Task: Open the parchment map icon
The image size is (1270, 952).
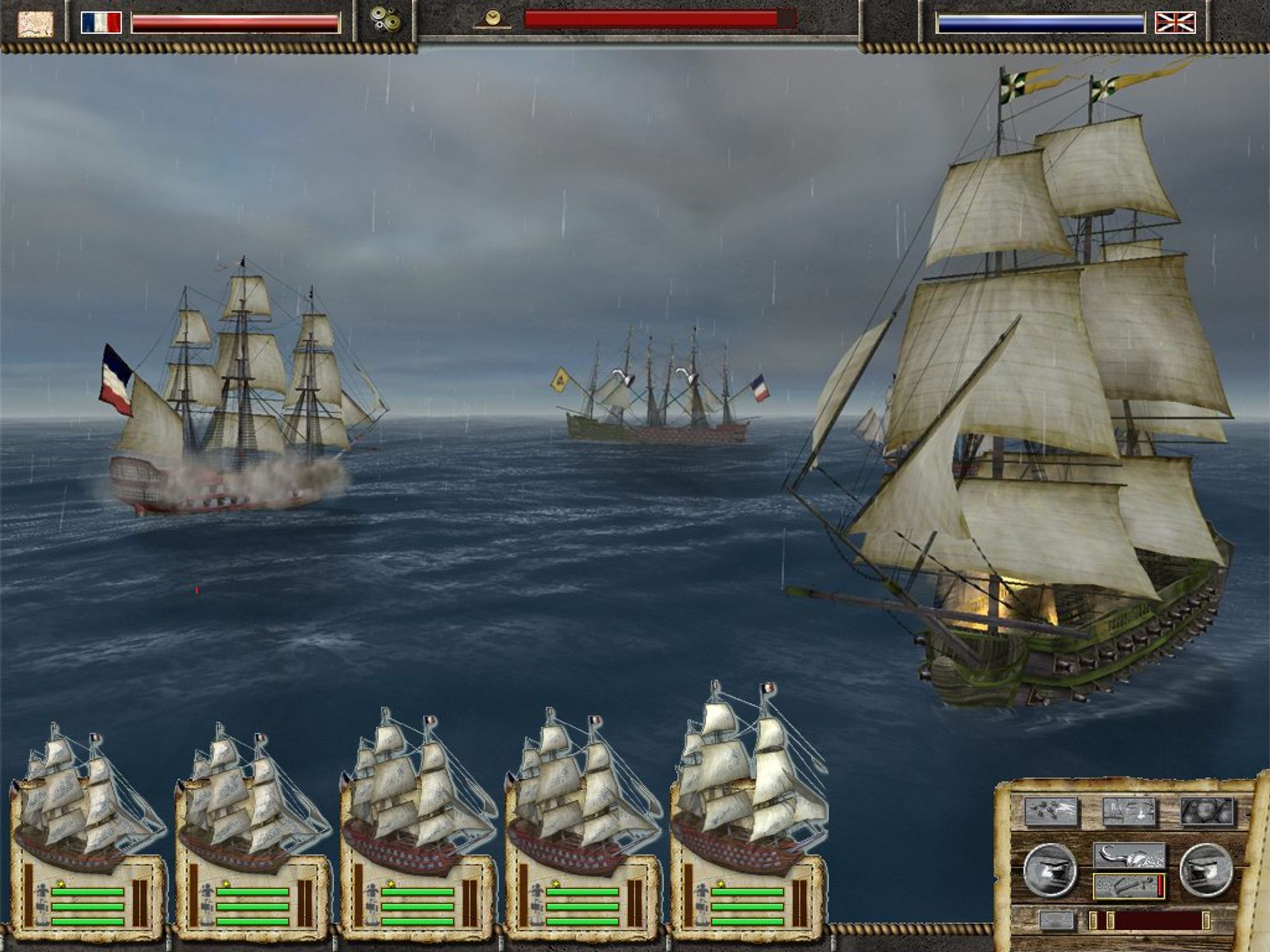Action: click(35, 23)
